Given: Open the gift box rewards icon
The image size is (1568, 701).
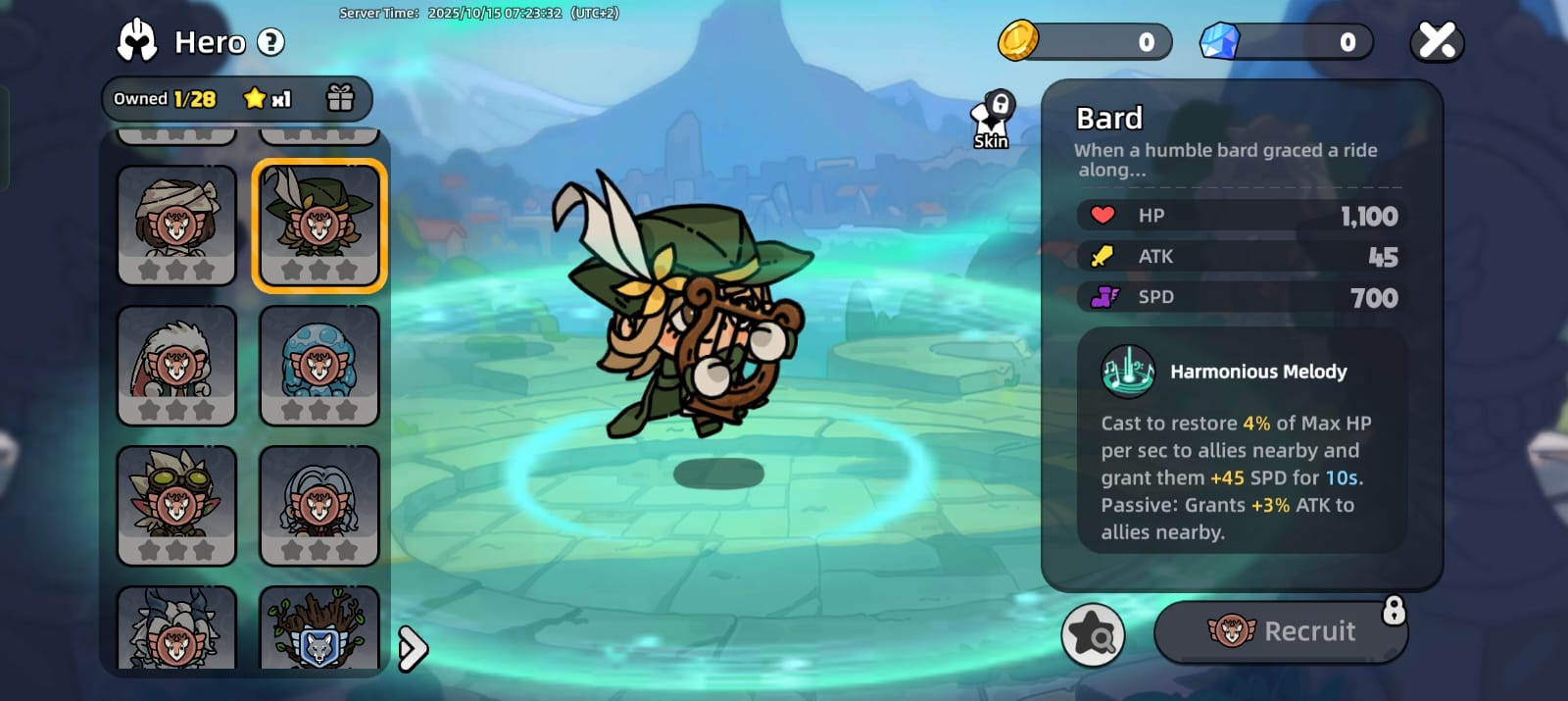Looking at the screenshot, I should 340,98.
